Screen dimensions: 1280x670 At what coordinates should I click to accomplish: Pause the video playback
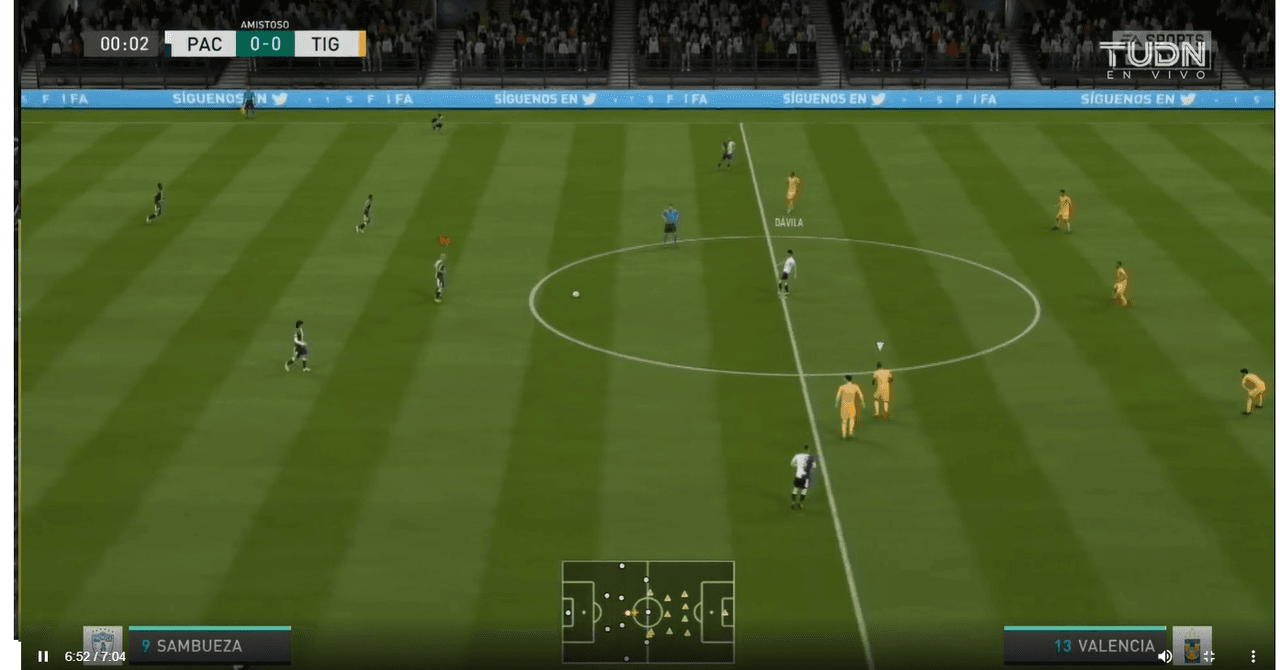(43, 656)
